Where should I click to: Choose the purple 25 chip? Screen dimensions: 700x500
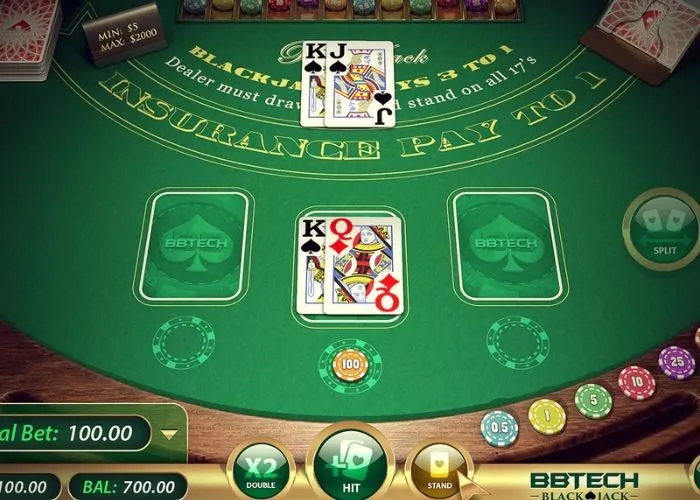coord(676,362)
